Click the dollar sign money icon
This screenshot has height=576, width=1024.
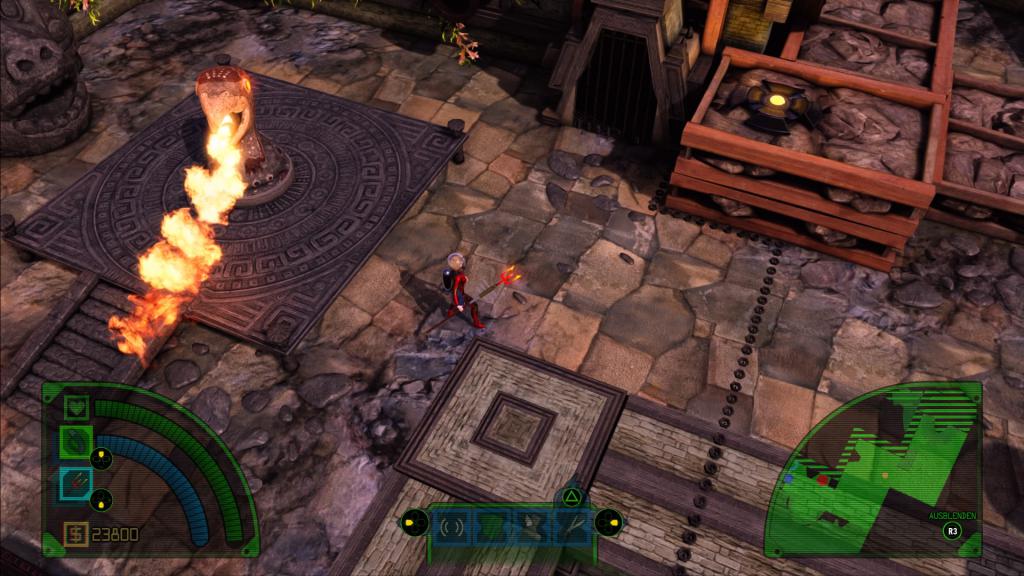coord(77,533)
